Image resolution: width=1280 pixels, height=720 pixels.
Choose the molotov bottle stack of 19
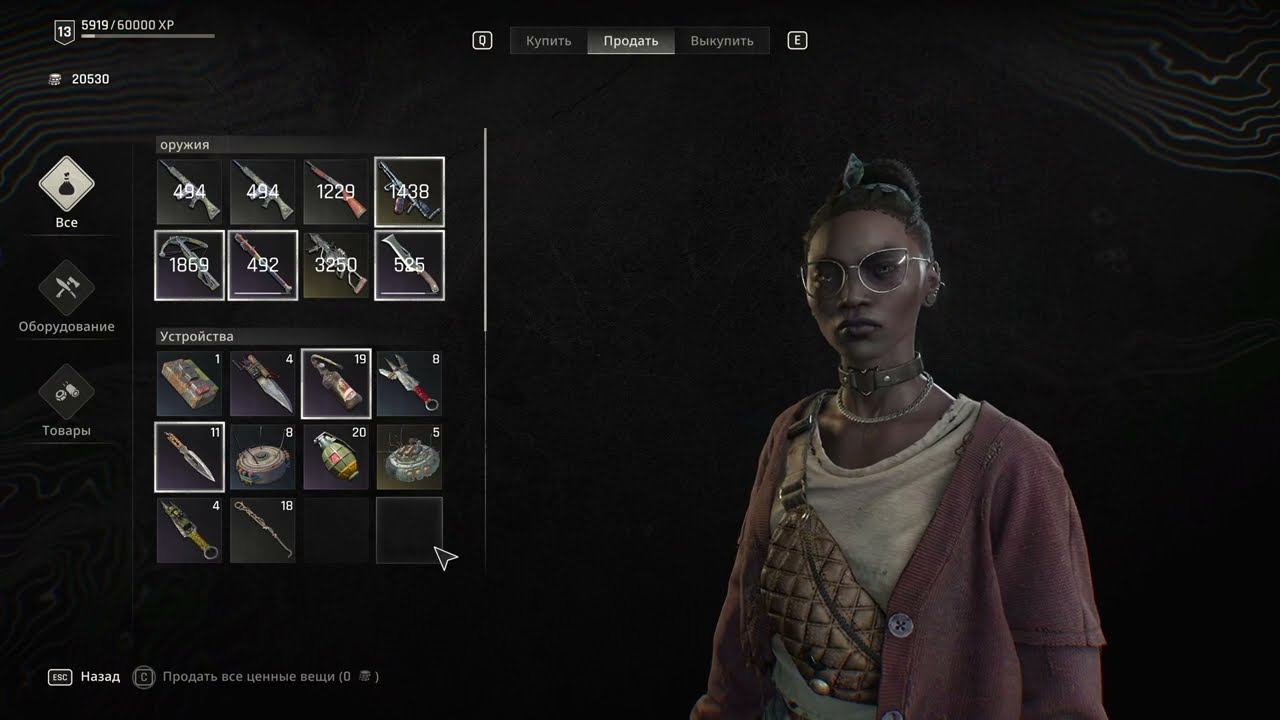click(x=336, y=383)
